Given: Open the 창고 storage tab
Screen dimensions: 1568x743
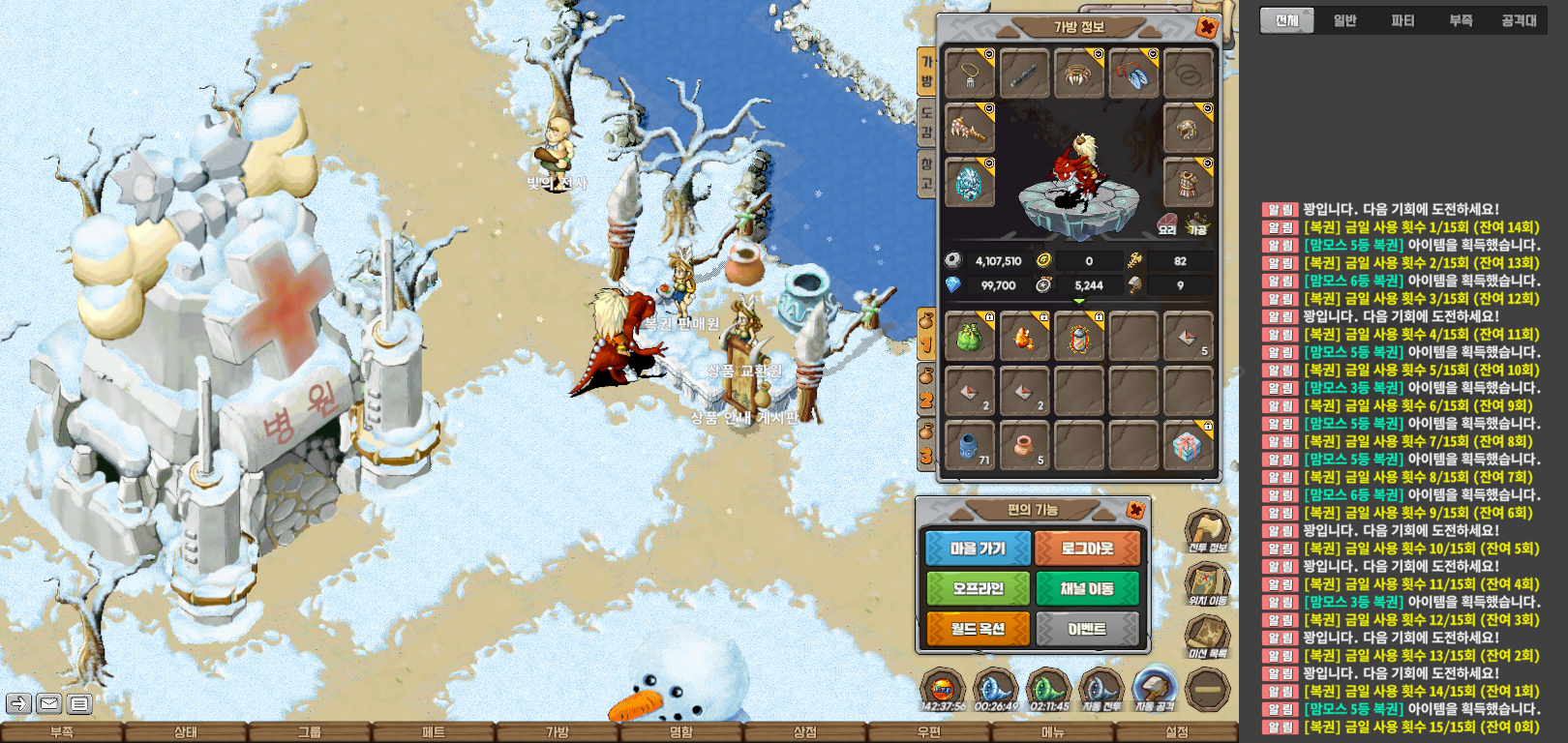Looking at the screenshot, I should pos(926,174).
